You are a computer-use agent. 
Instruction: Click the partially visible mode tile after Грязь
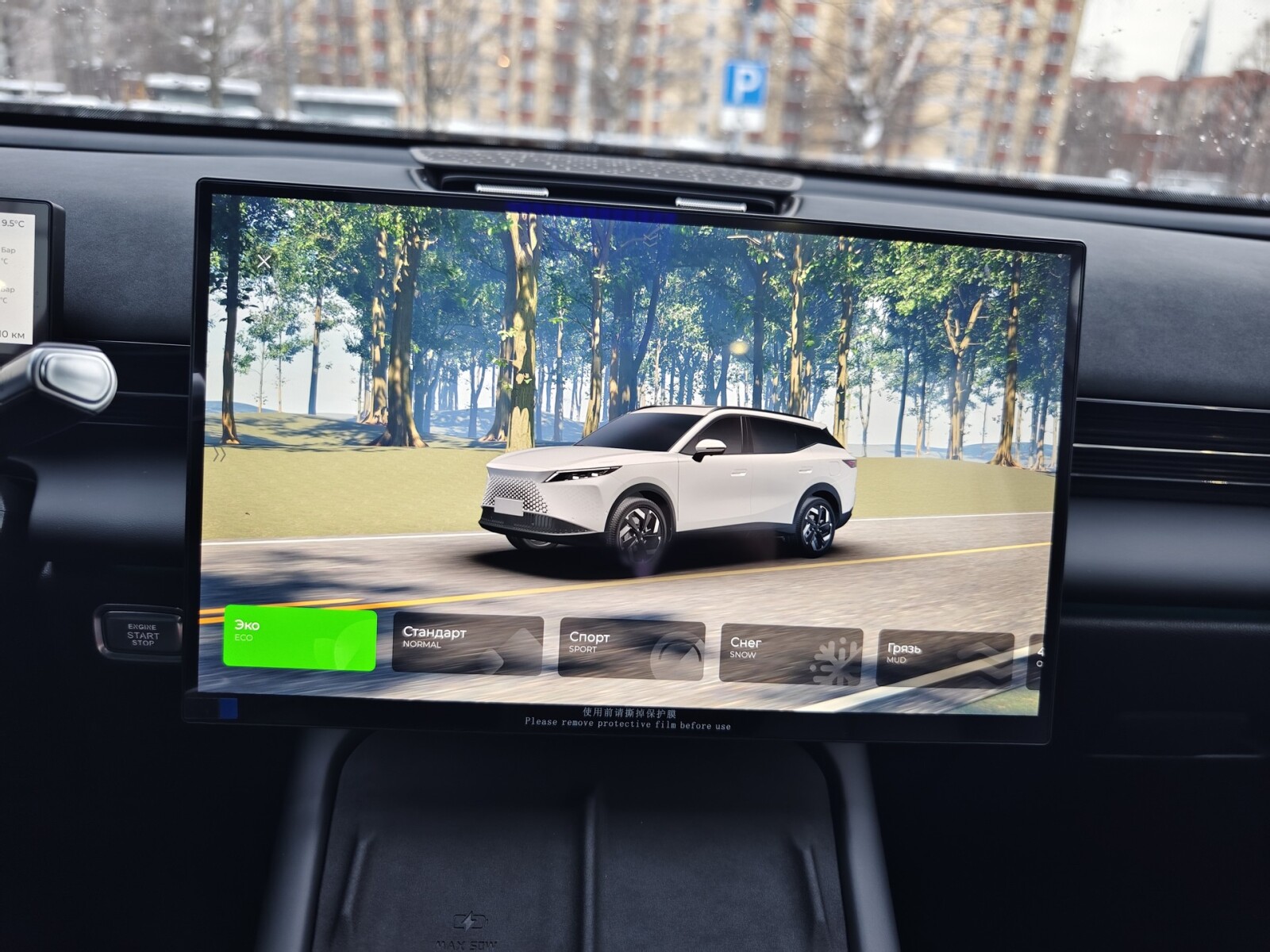[x=1034, y=662]
